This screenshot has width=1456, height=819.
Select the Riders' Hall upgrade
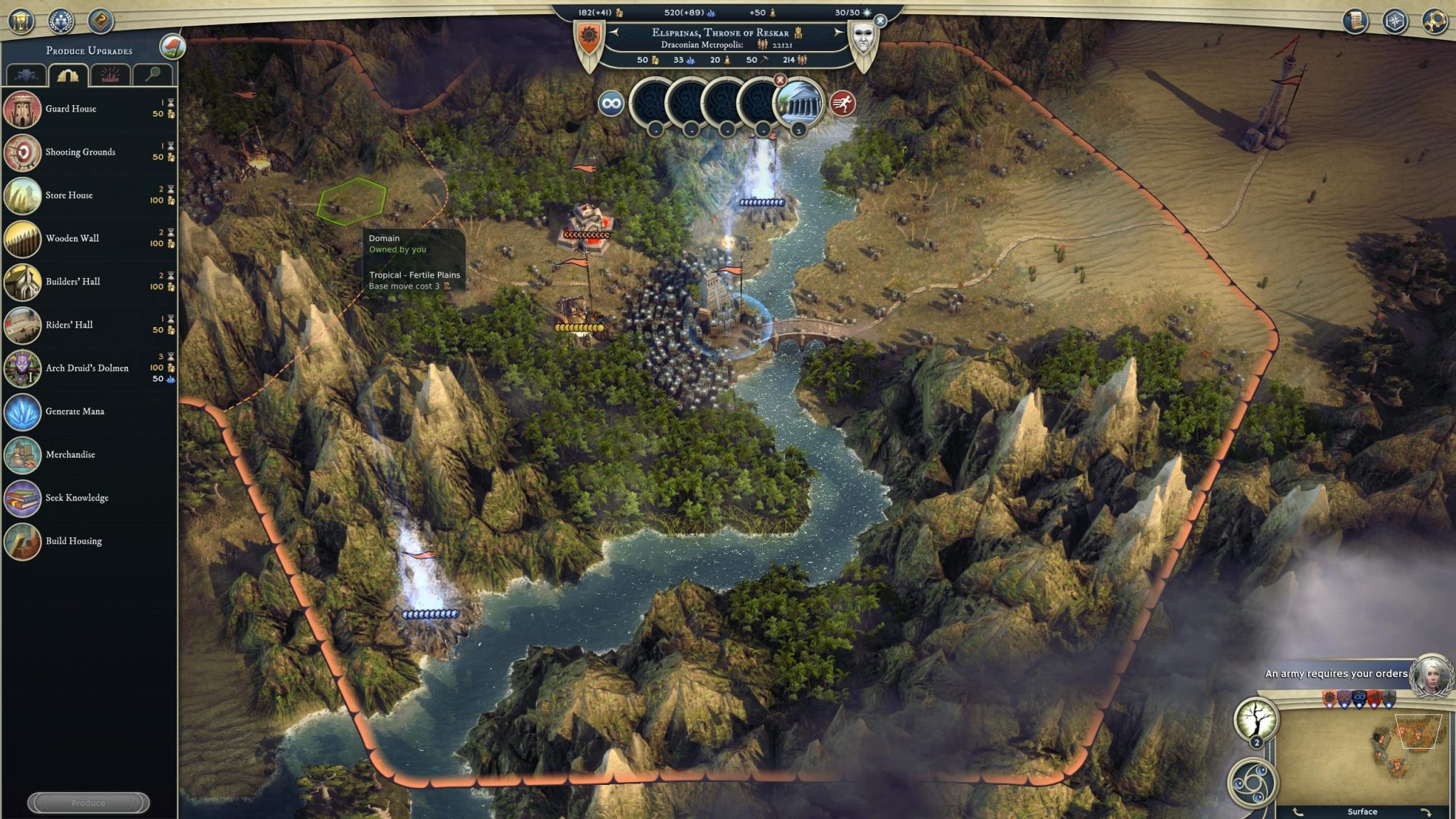pyautogui.click(x=69, y=325)
